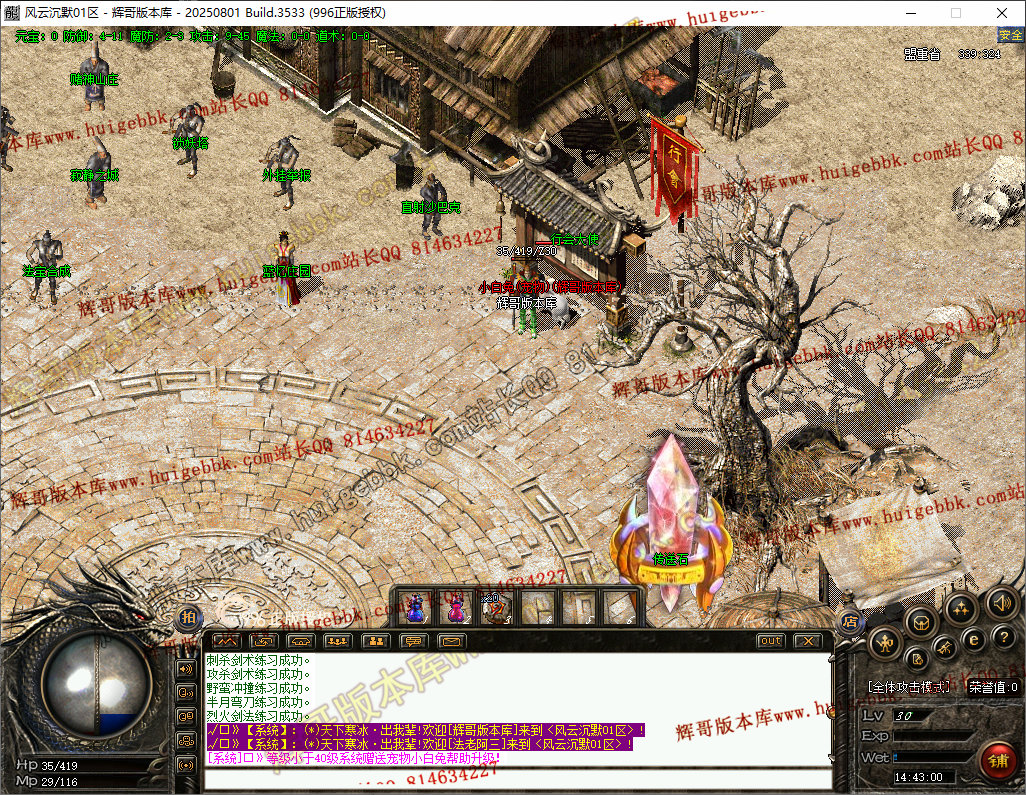Toggle game sound with speaker icon
1026x795 pixels.
point(1000,603)
